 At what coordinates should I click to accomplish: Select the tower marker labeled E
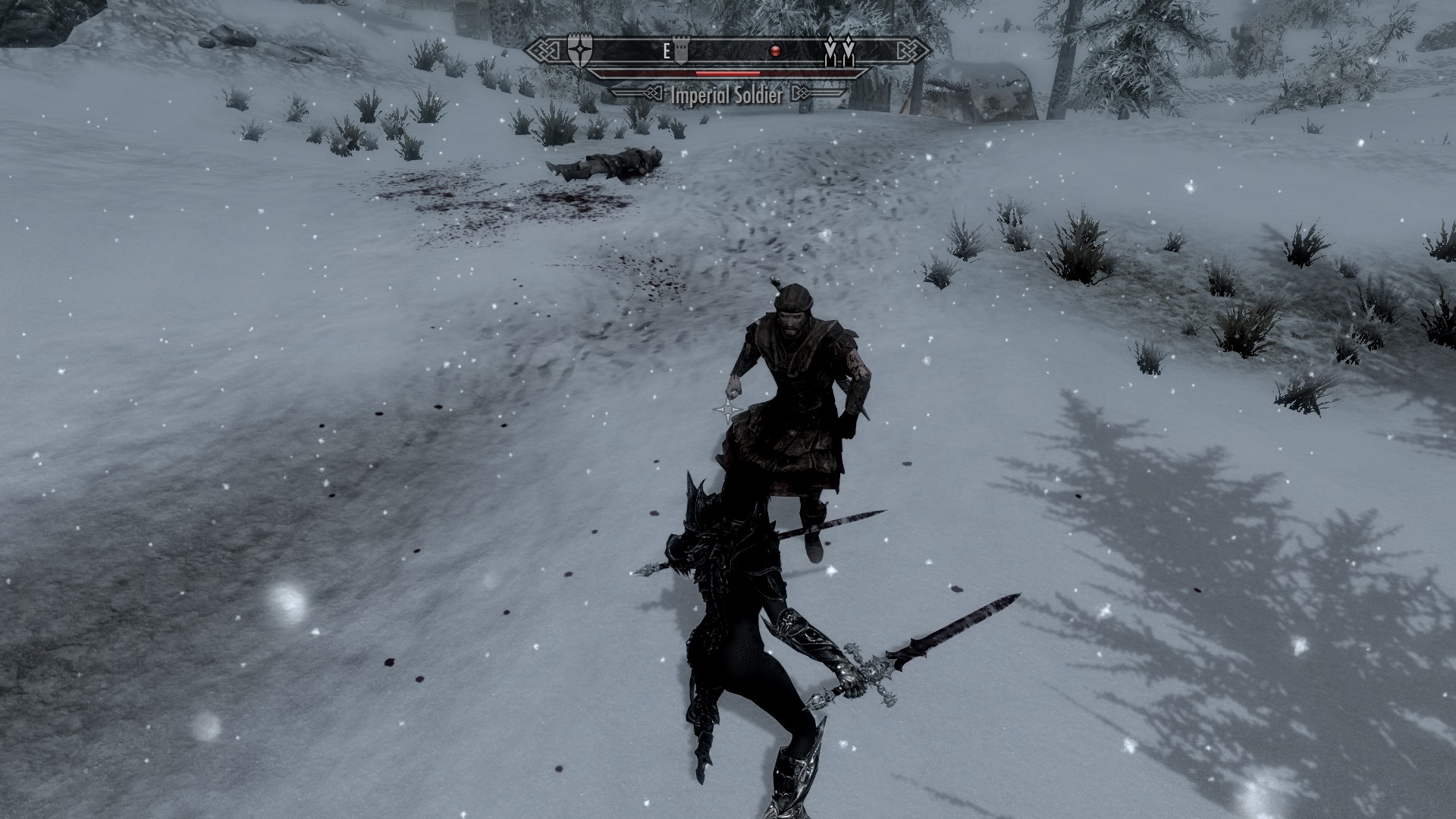(679, 51)
